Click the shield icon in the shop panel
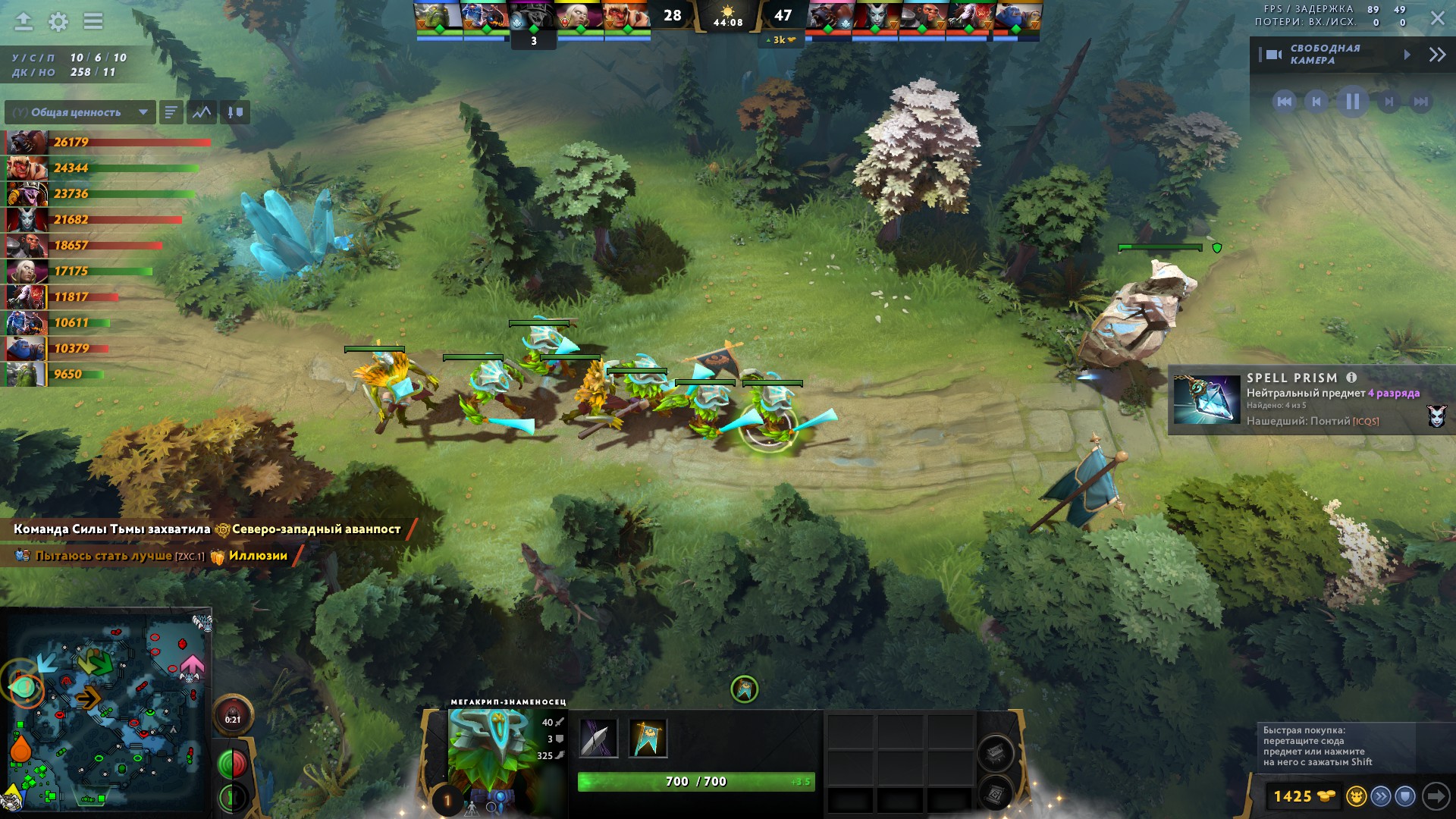1456x819 pixels. tap(1404, 797)
